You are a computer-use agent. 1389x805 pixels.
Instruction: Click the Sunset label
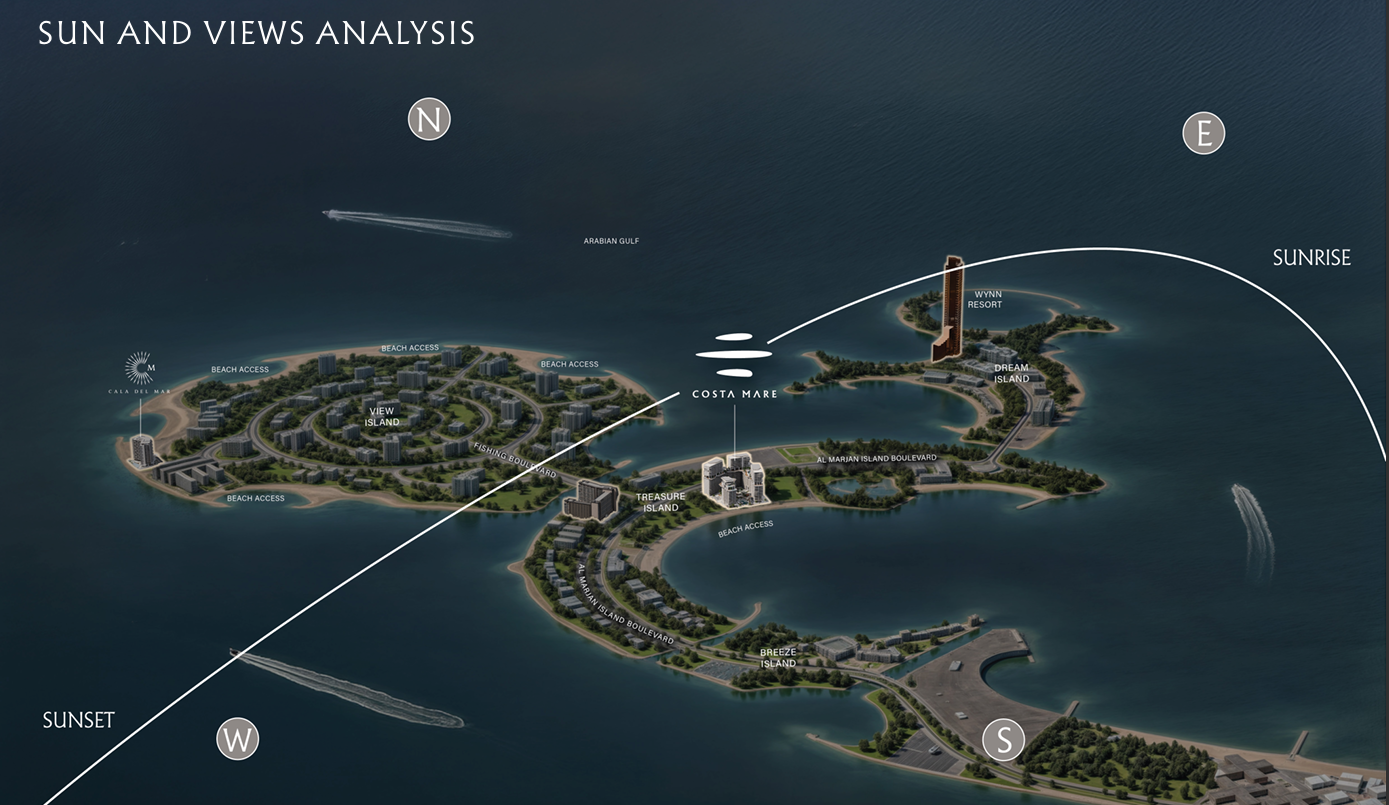[79, 720]
